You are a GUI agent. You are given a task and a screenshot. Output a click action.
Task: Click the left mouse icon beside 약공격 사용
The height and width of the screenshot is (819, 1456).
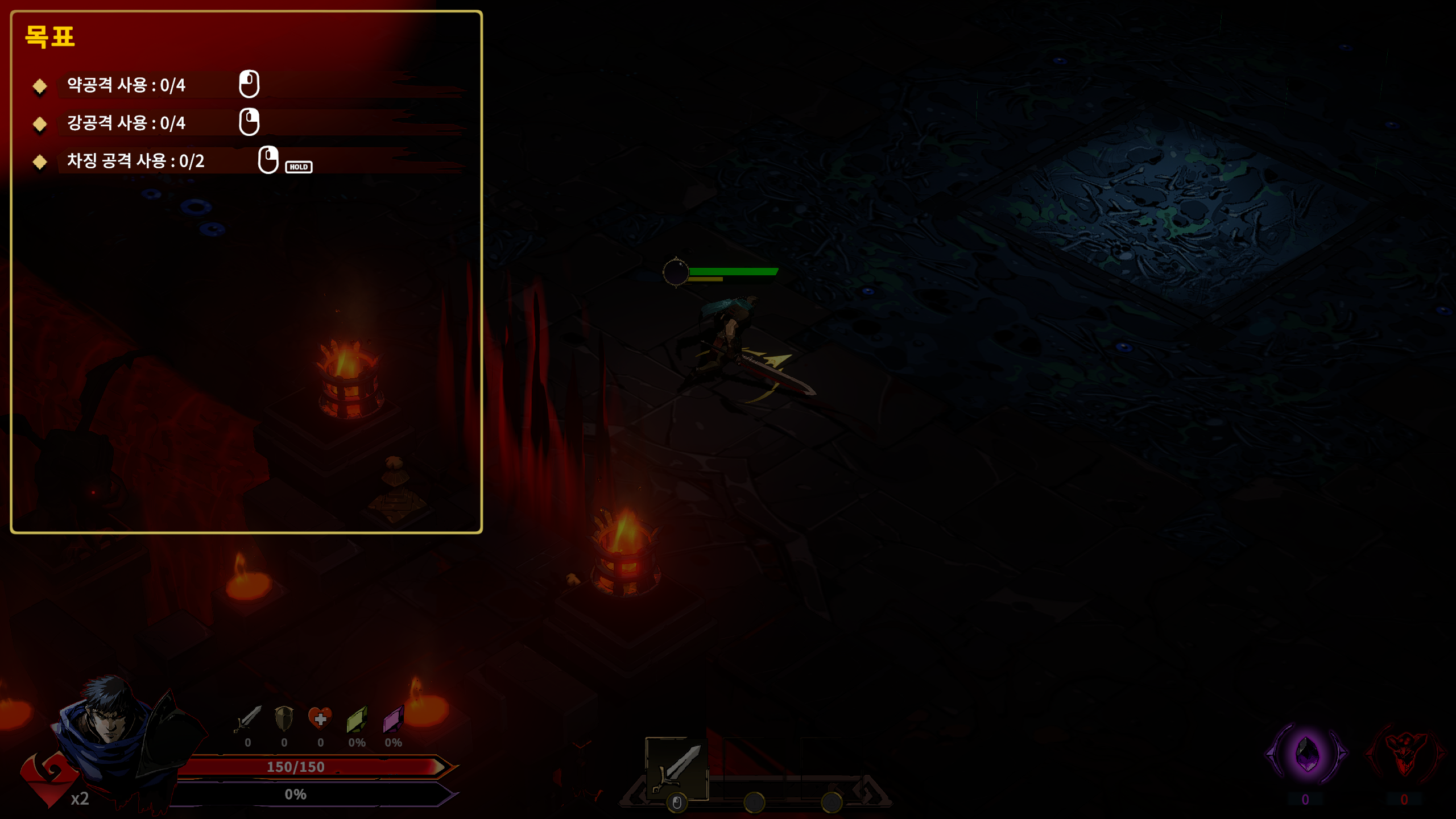point(249,84)
